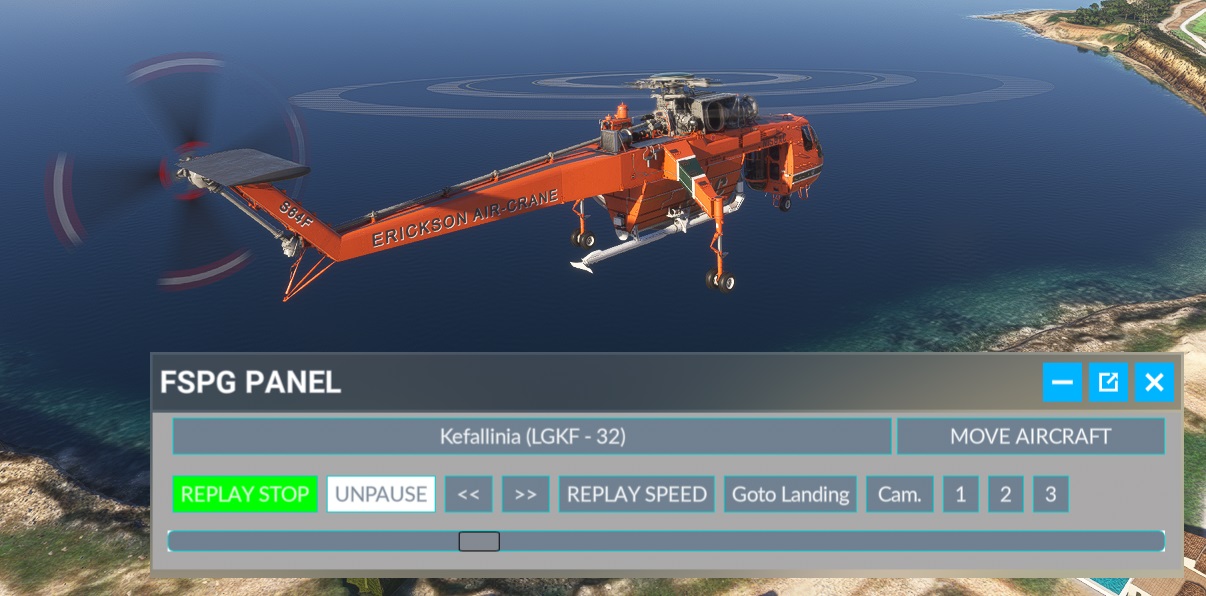Click the replay timeline slider handle
Viewport: 1206px width, 596px height.
click(x=479, y=541)
